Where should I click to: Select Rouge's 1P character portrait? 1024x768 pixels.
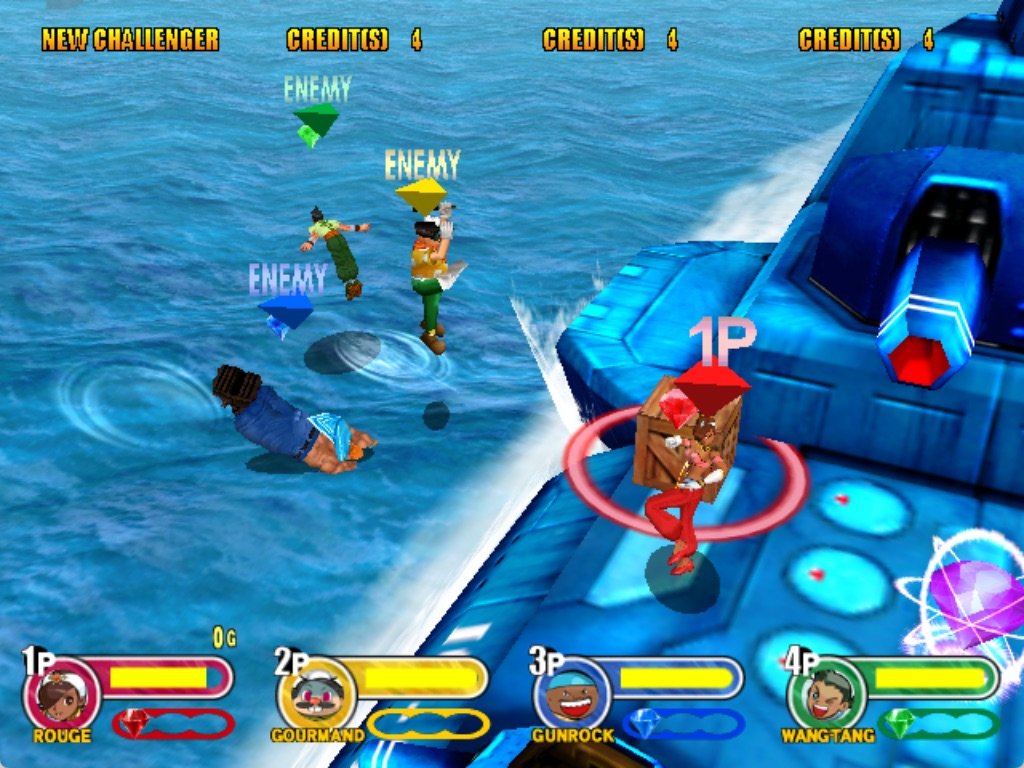62,696
